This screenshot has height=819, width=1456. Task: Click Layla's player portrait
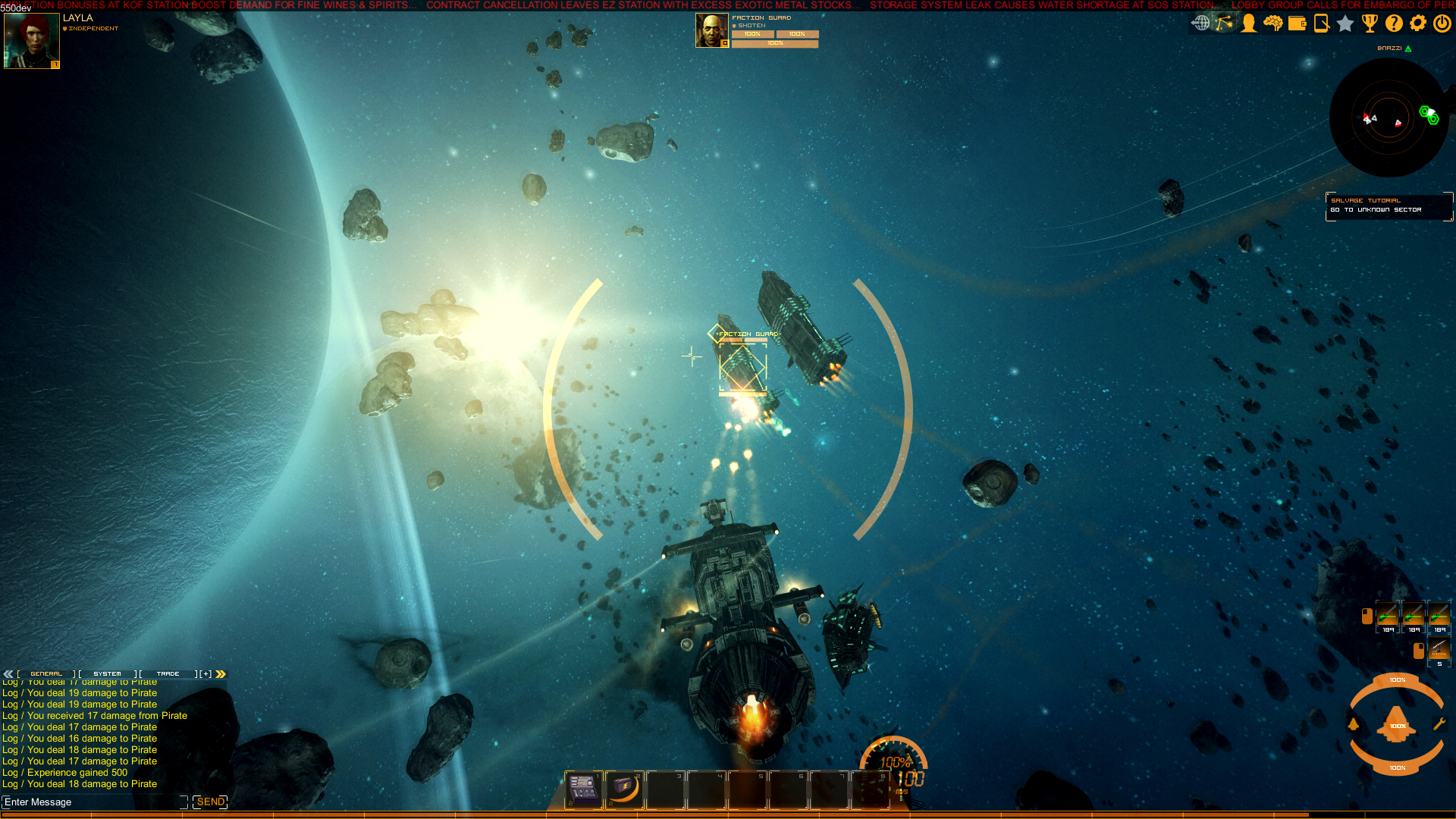point(31,41)
